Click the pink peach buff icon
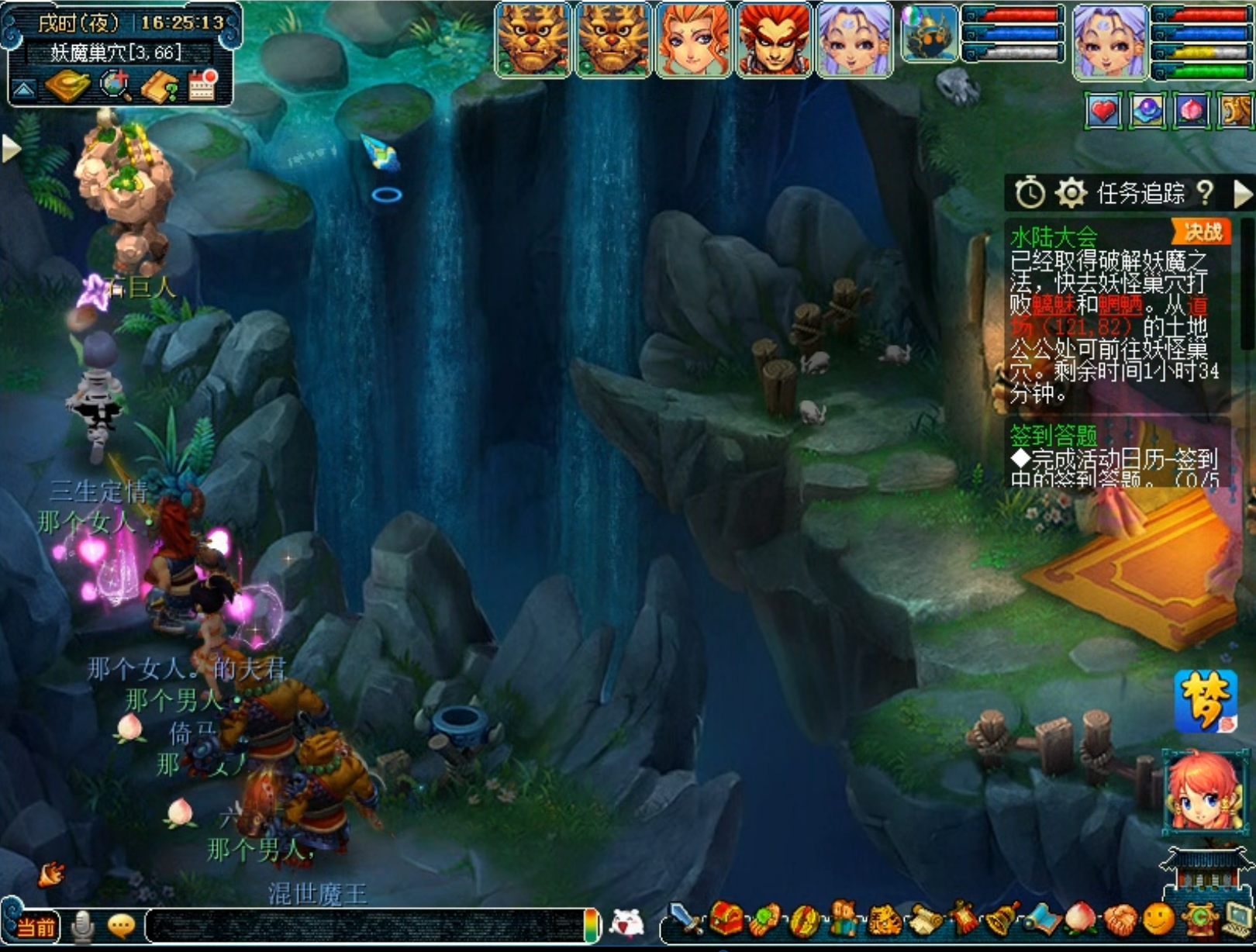This screenshot has height=952, width=1256. (x=1191, y=112)
